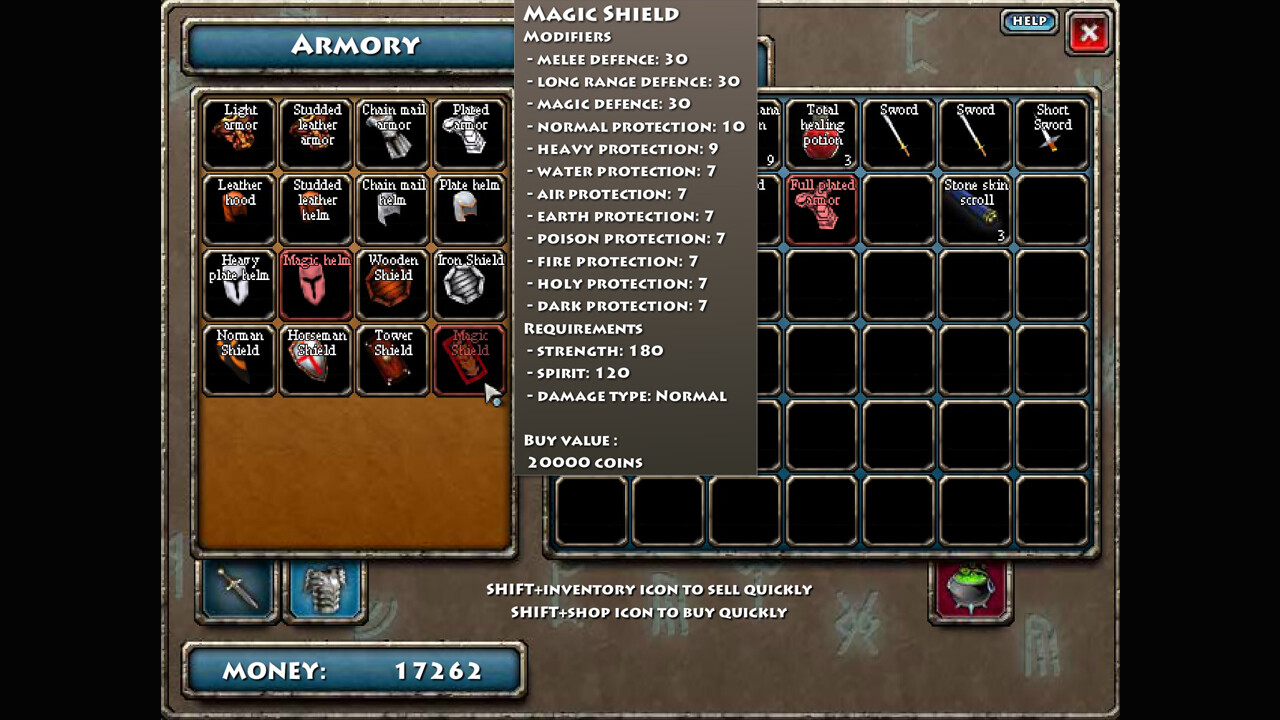Select the Full plated armor in inventory
The height and width of the screenshot is (720, 1280).
(x=821, y=209)
